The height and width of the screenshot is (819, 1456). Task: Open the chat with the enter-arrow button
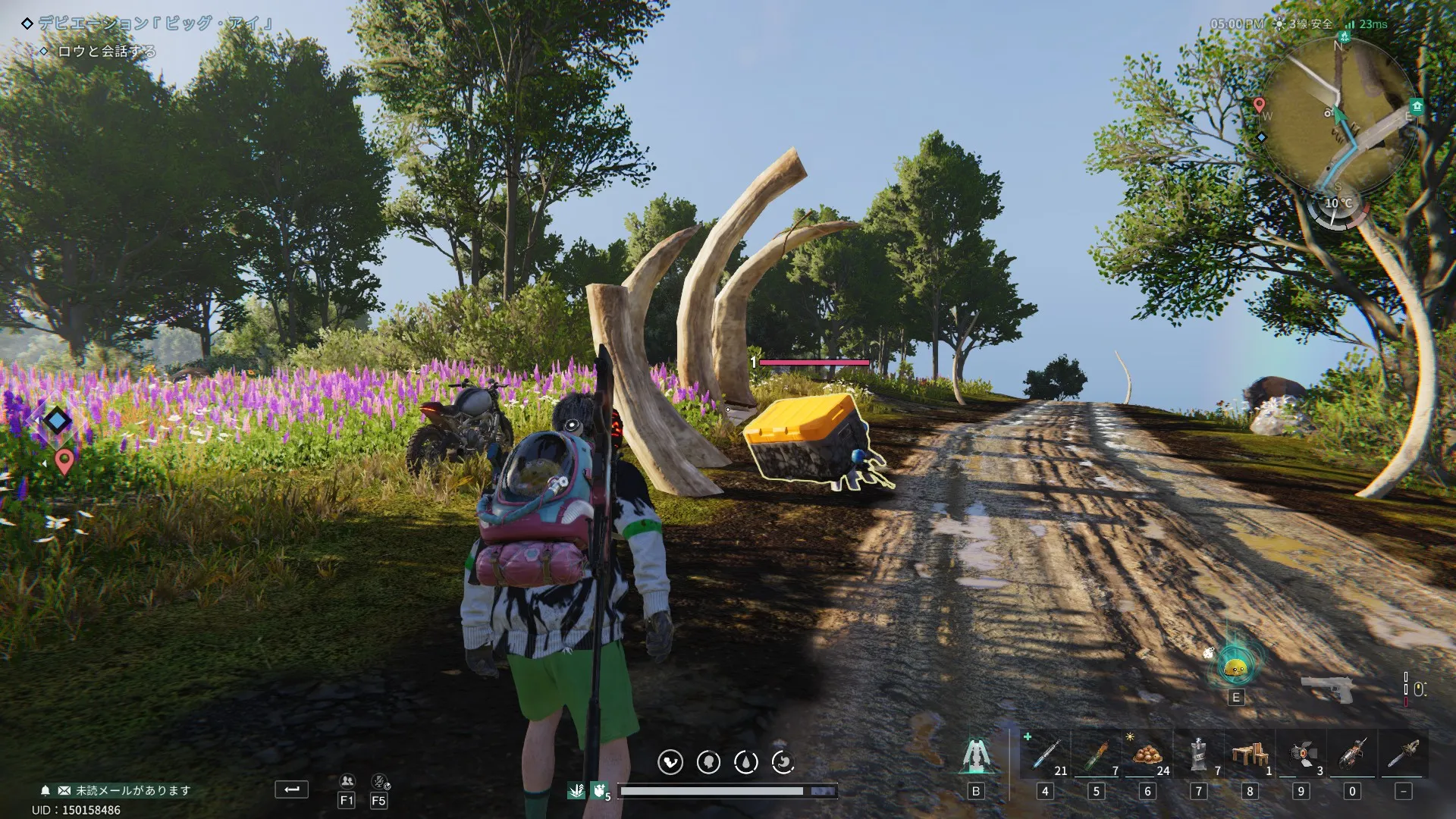(291, 789)
